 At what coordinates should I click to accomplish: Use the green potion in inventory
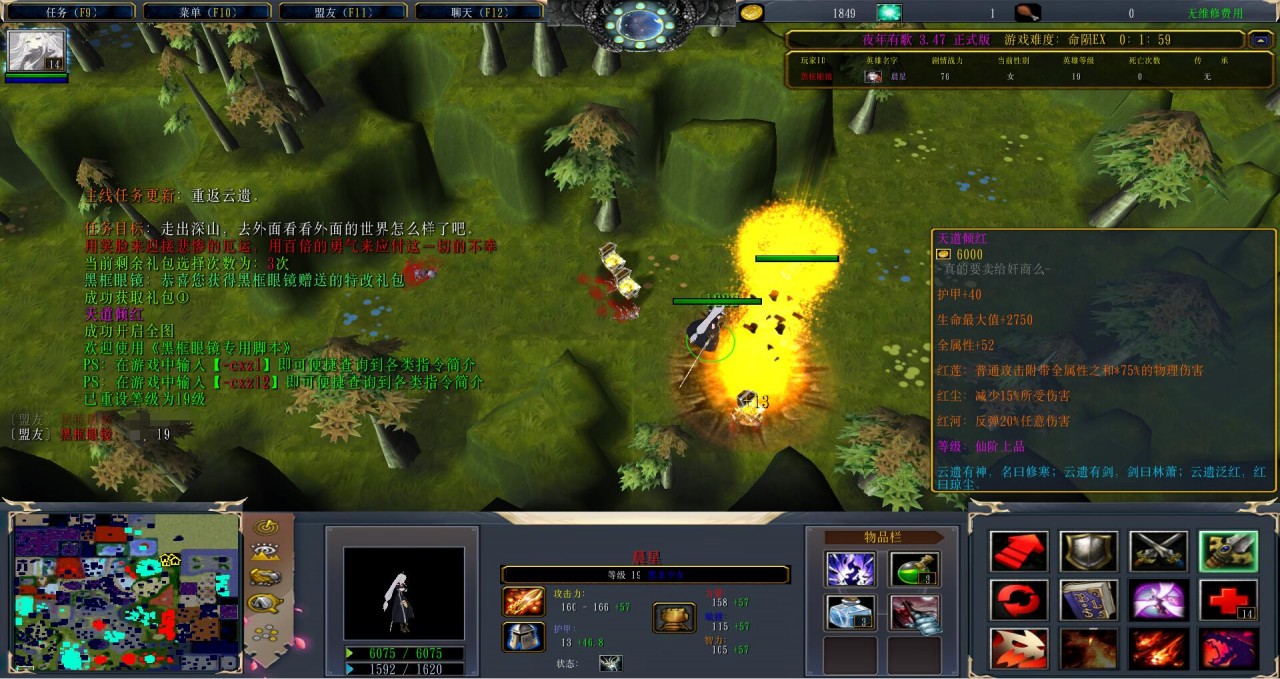pyautogui.click(x=913, y=569)
